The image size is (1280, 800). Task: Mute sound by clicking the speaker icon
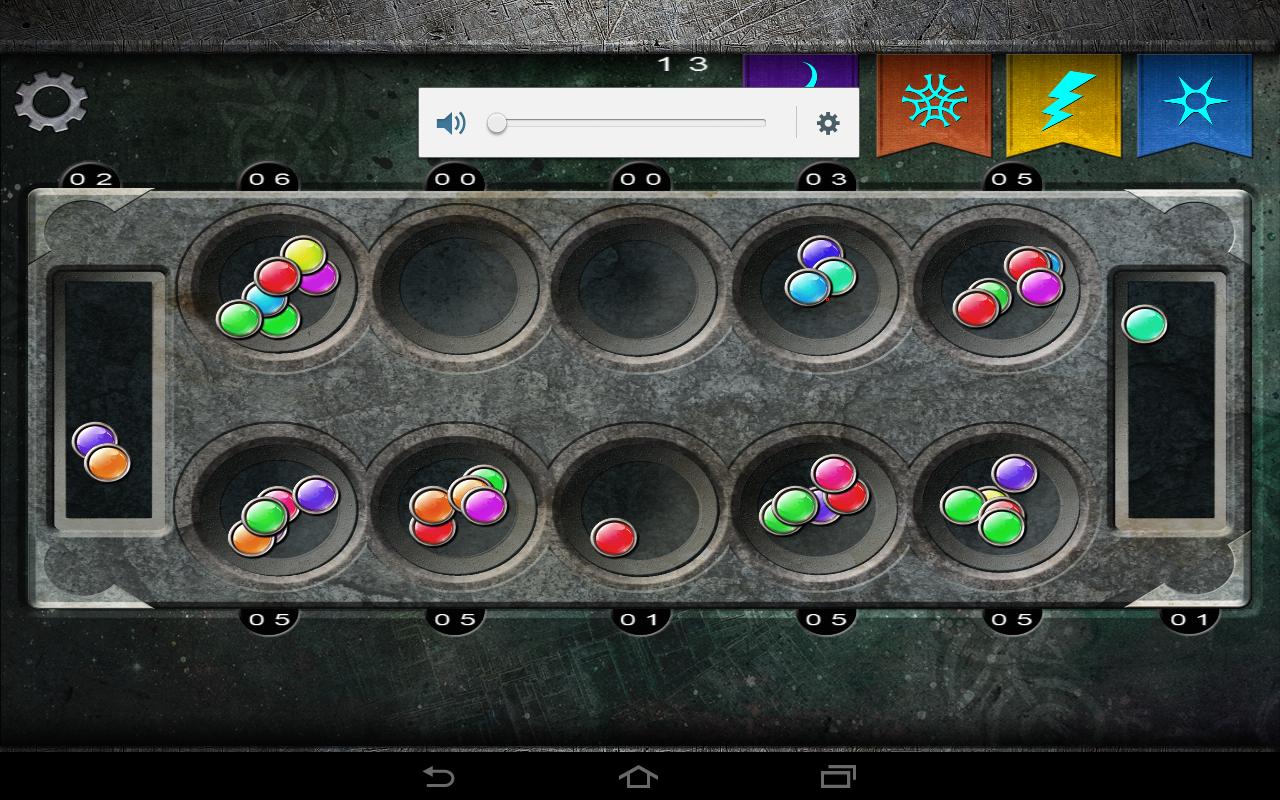451,123
